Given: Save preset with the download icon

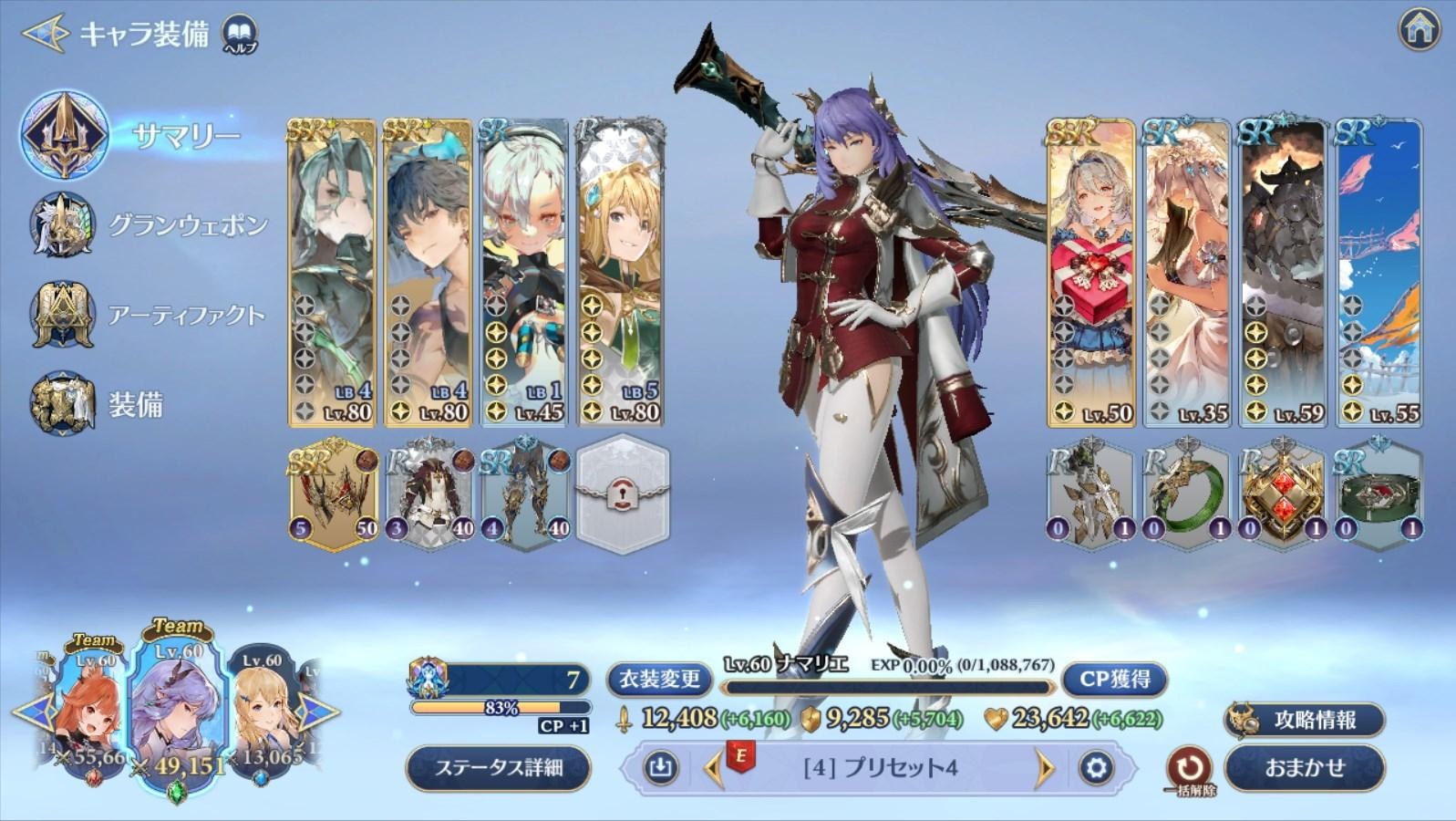Looking at the screenshot, I should click(x=660, y=768).
